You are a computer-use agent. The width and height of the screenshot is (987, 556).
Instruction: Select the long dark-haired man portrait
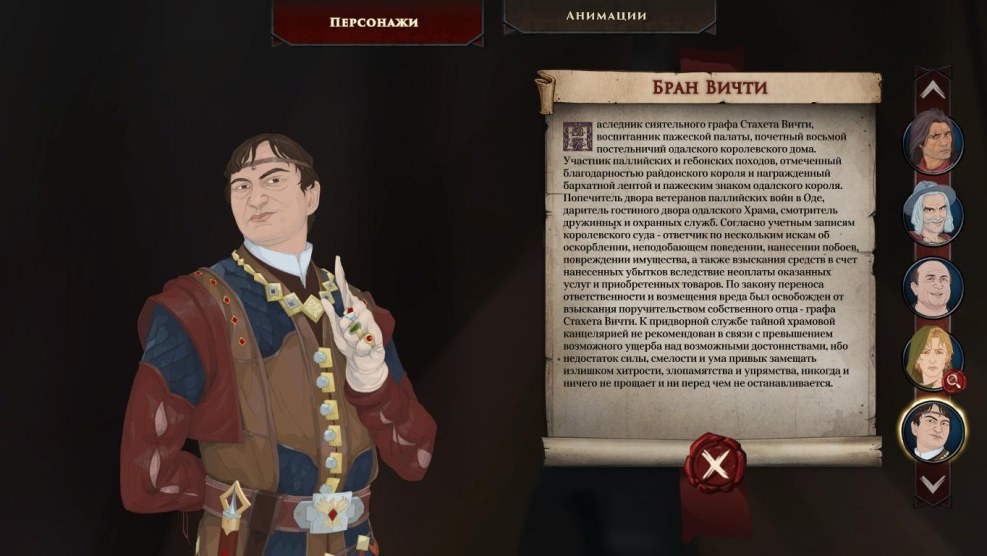932,142
